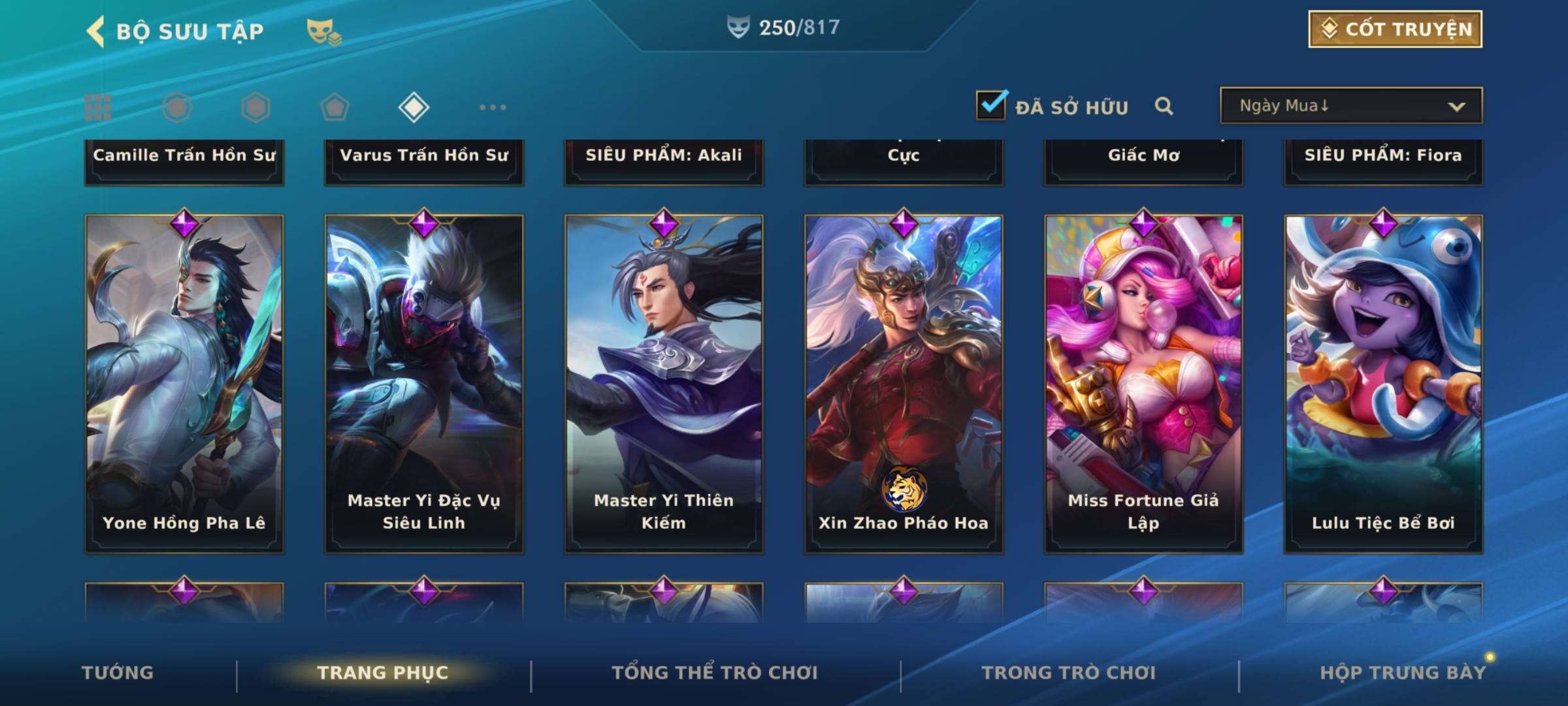
Task: Toggle the Đã Sở Hữu checkbox
Action: point(991,106)
